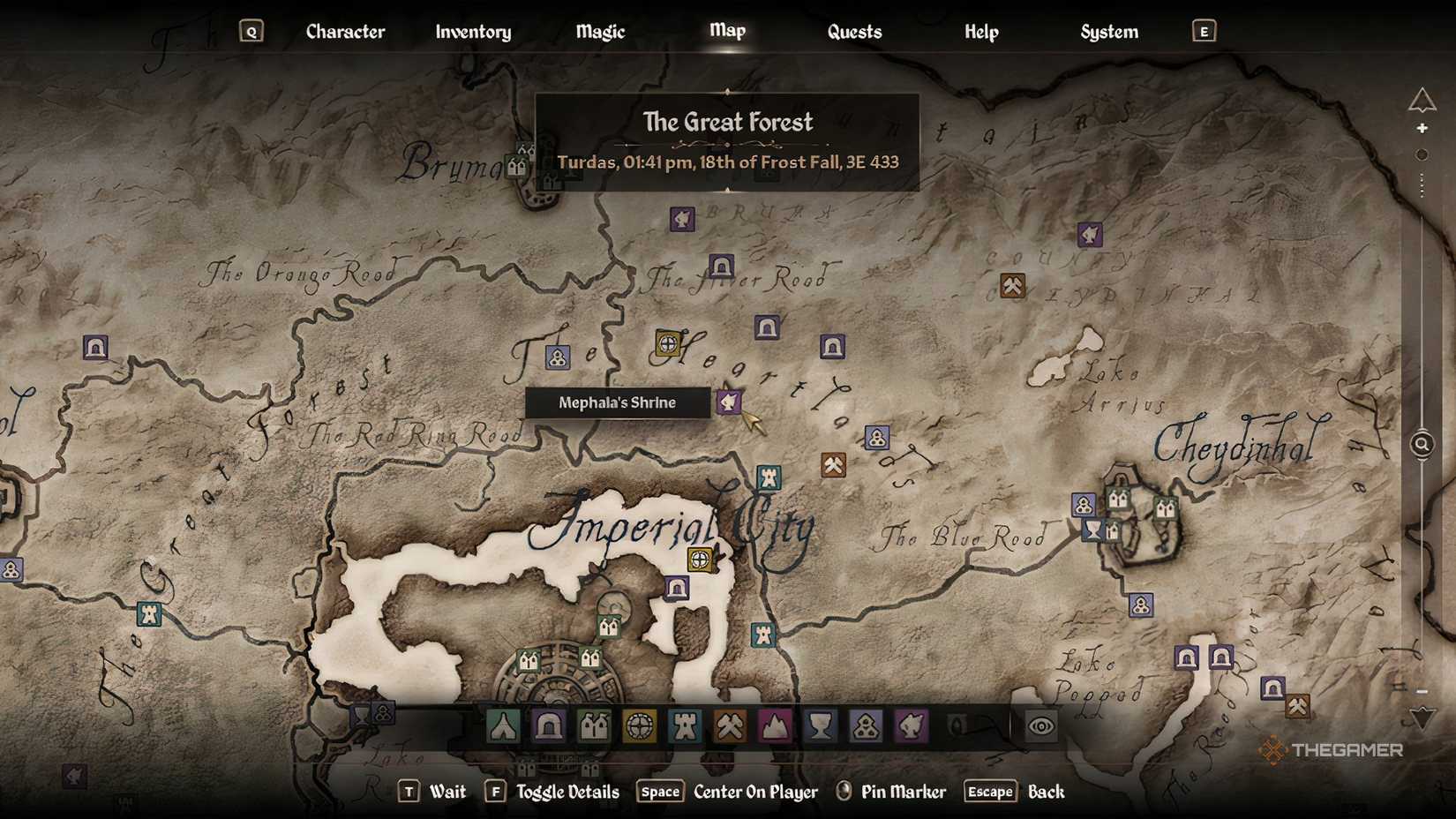Click the zoom out minus control
Image resolution: width=1456 pixels, height=819 pixels.
pyautogui.click(x=1422, y=693)
